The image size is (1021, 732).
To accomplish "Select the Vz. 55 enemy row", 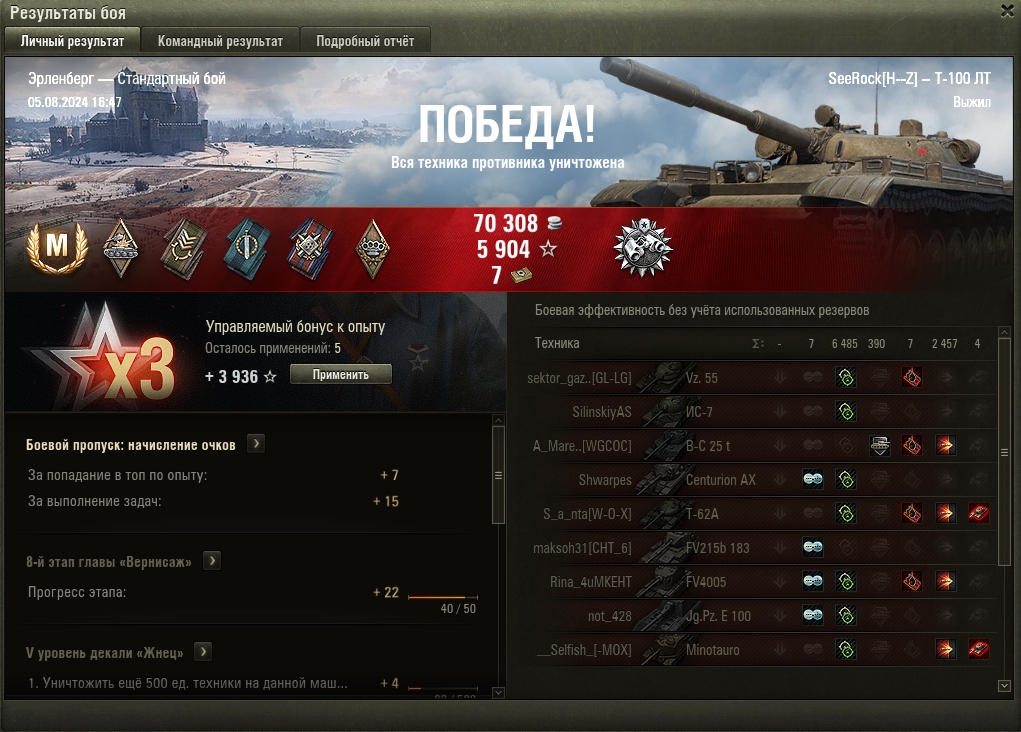I will (700, 378).
